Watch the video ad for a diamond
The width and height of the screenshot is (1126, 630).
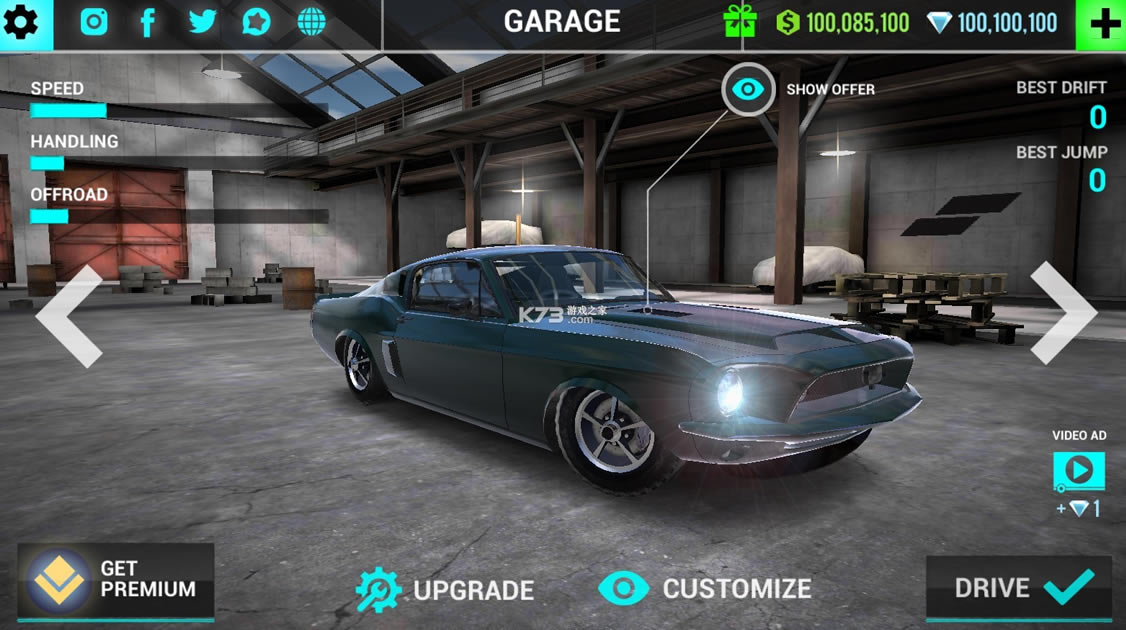pyautogui.click(x=1078, y=471)
